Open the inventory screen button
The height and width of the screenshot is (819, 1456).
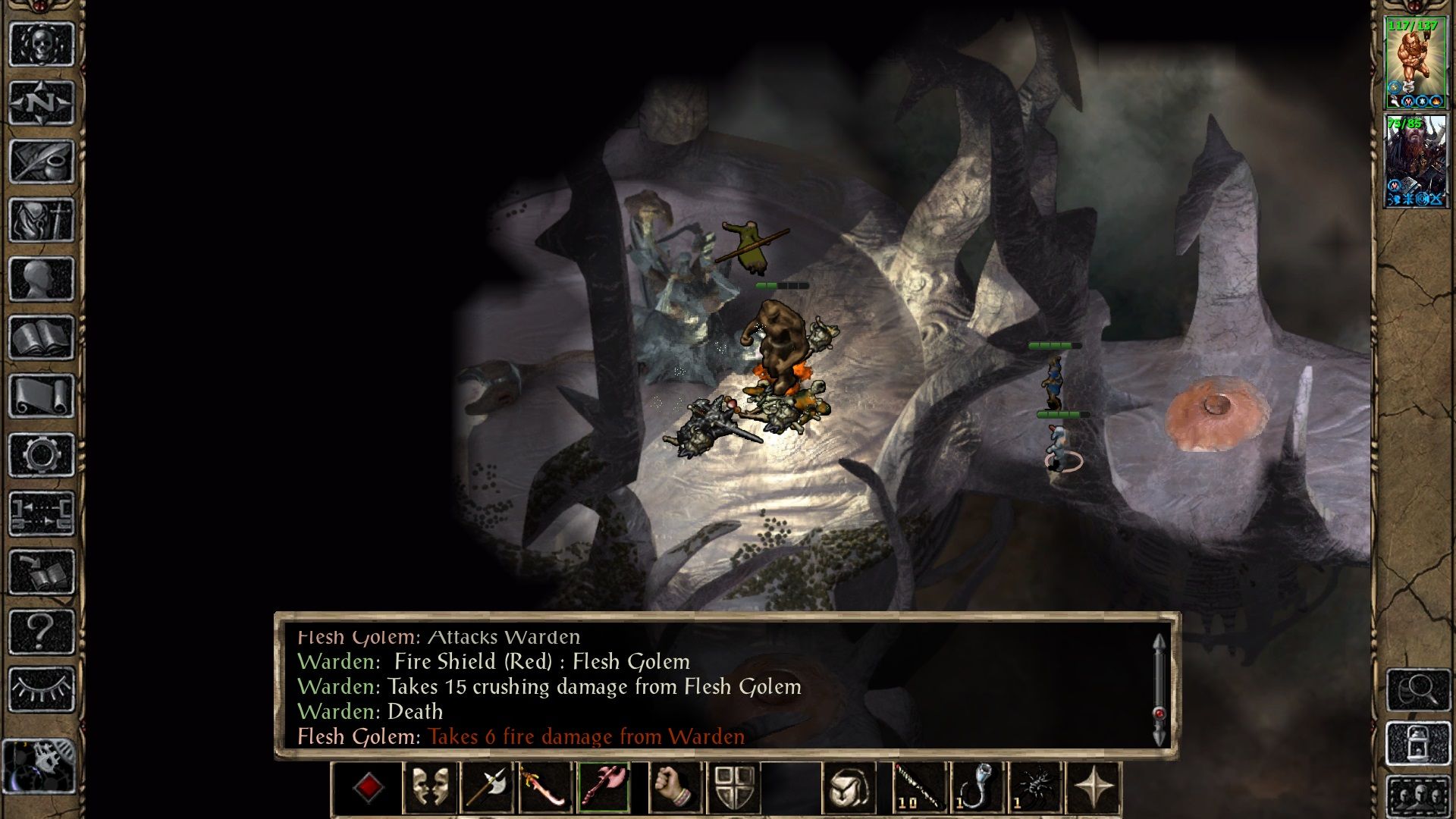coord(42,220)
